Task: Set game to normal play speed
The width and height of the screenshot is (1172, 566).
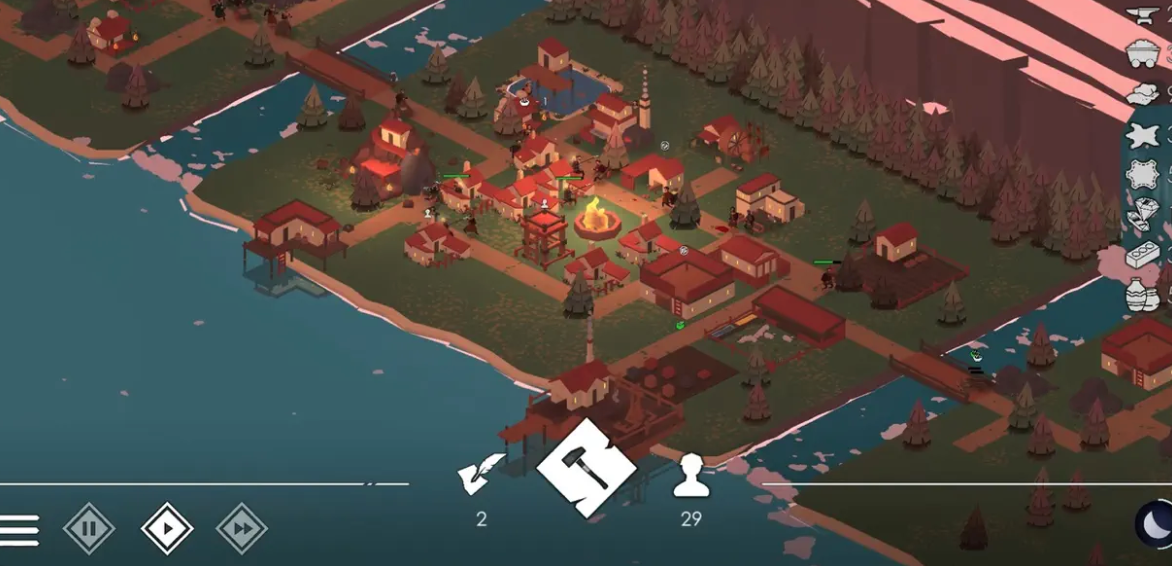Action: (167, 527)
